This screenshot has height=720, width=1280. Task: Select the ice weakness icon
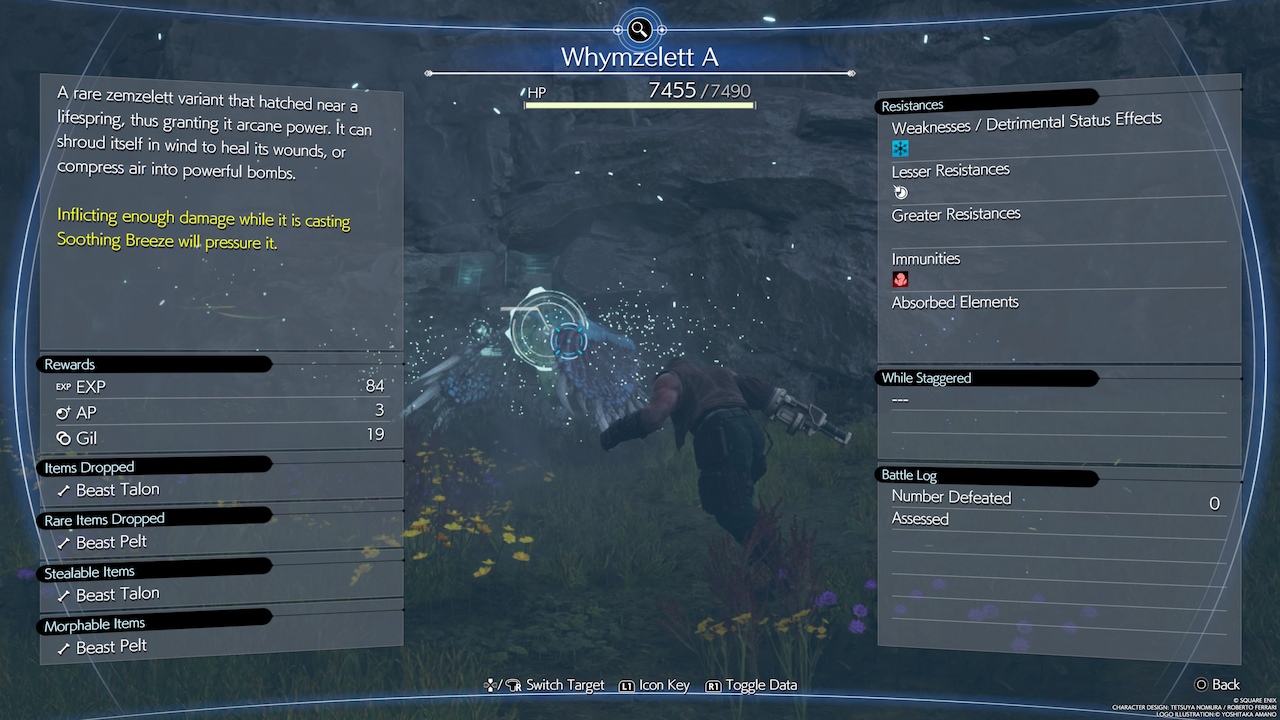pyautogui.click(x=900, y=148)
